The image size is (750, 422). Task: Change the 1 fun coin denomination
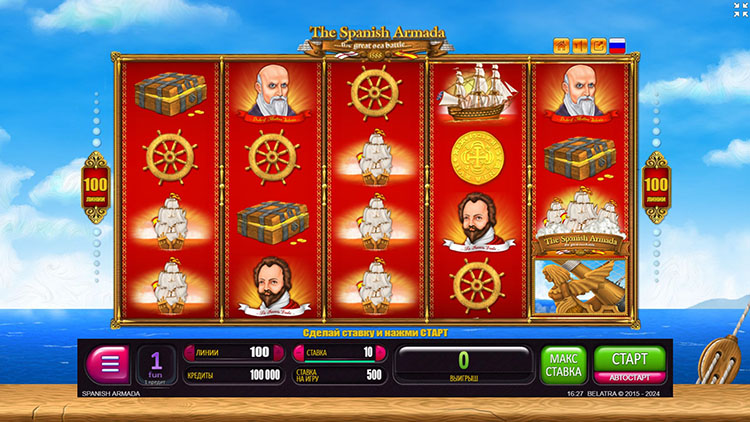click(156, 365)
